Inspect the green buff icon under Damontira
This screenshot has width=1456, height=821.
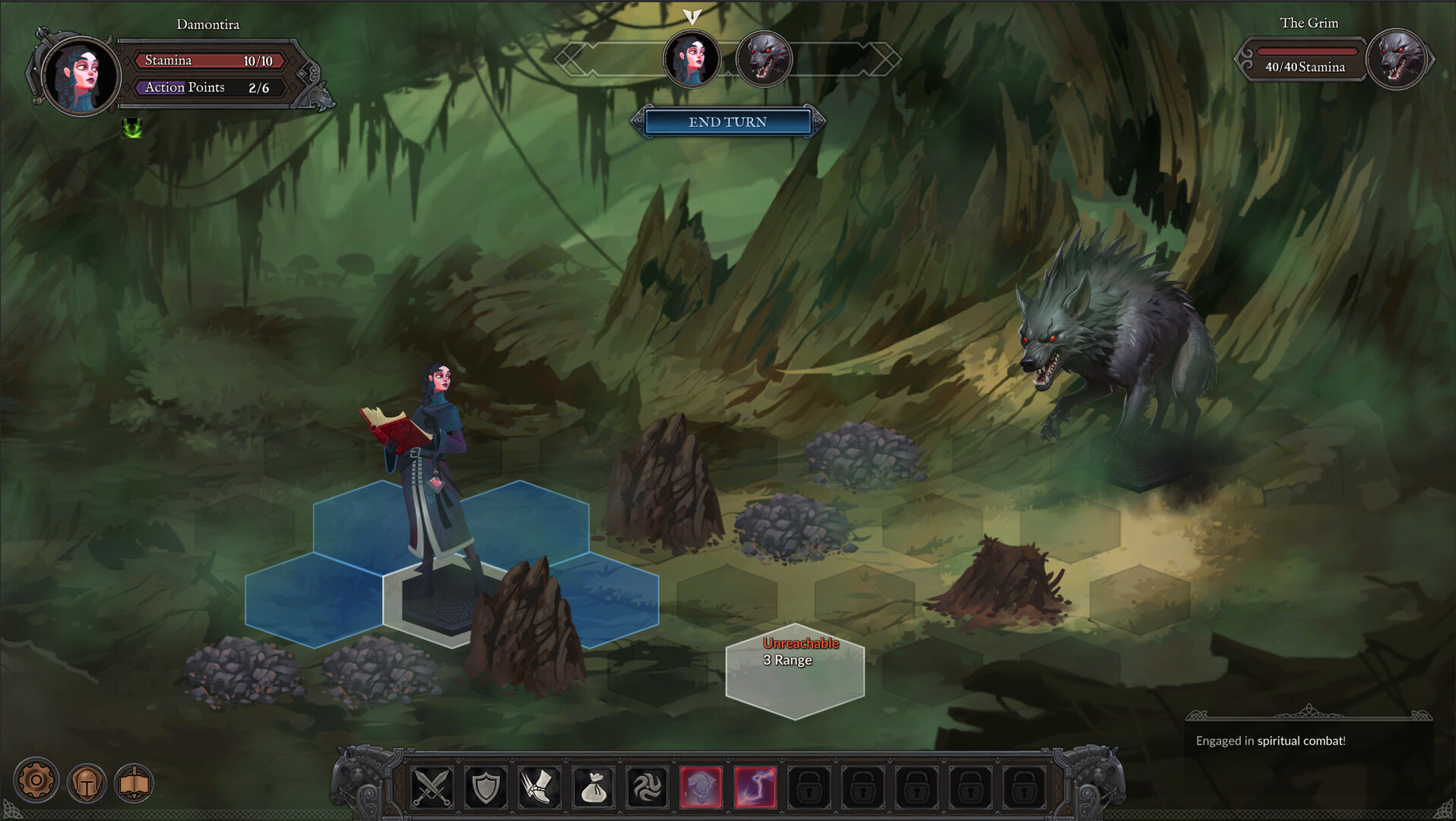(x=132, y=129)
